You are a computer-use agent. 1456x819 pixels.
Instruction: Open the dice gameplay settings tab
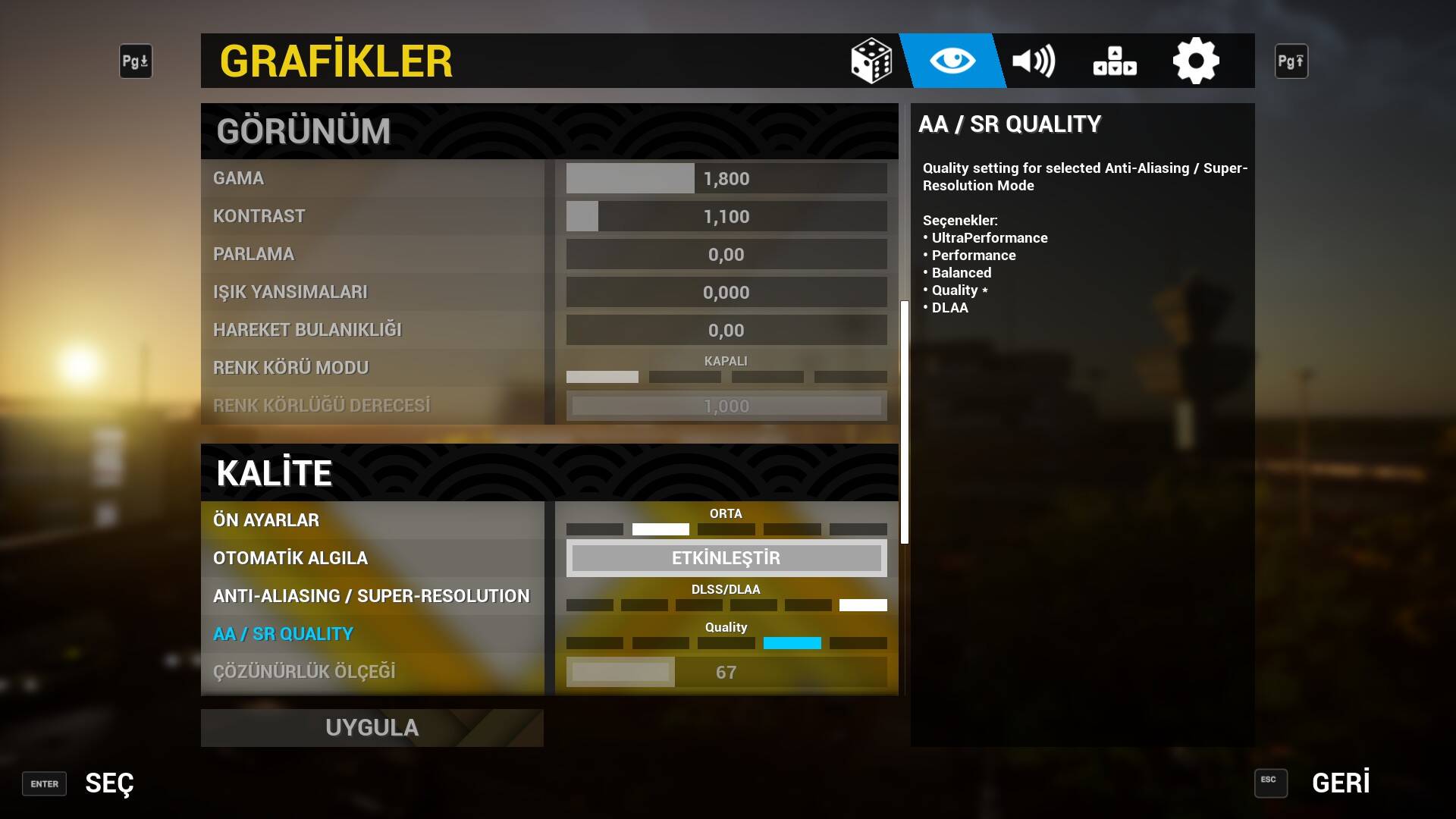click(871, 61)
